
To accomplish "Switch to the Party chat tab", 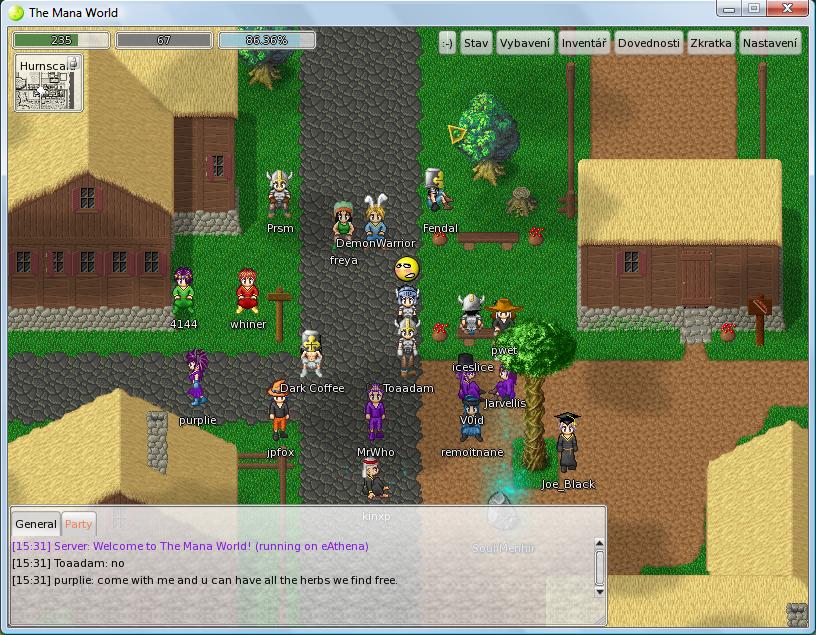I will 78,524.
